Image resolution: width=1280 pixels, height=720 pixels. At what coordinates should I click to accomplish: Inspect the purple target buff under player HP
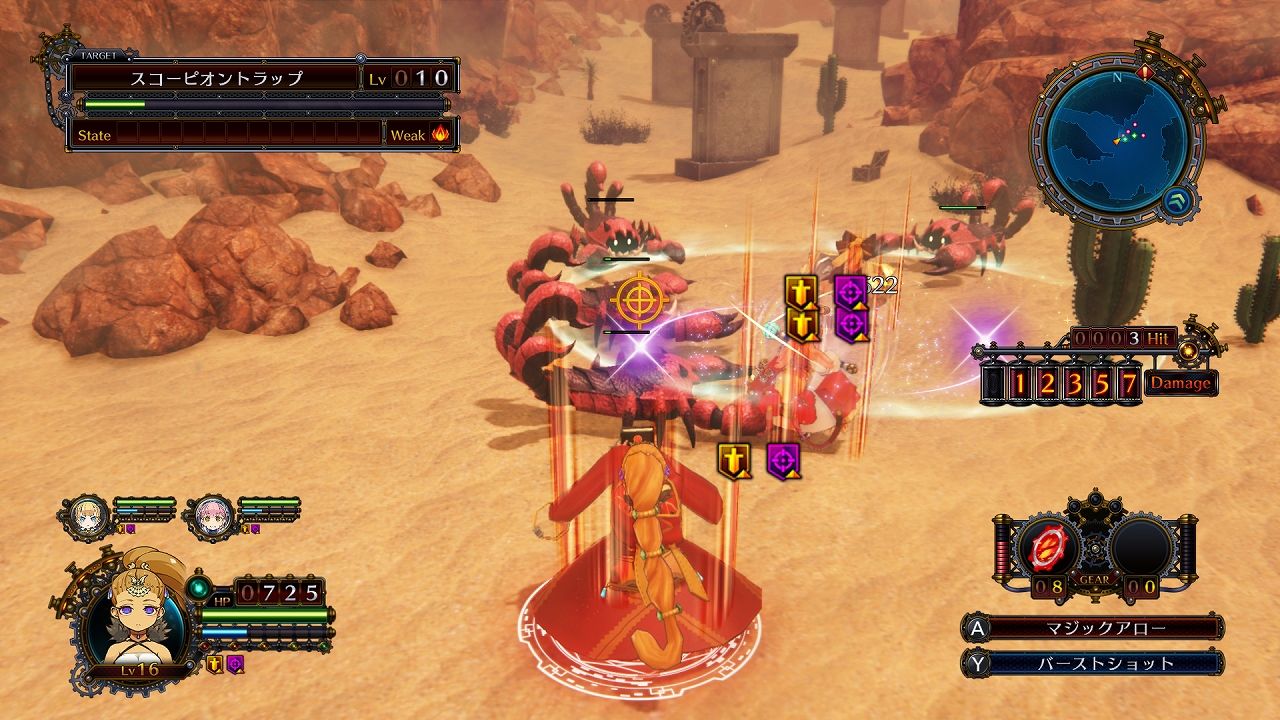235,664
